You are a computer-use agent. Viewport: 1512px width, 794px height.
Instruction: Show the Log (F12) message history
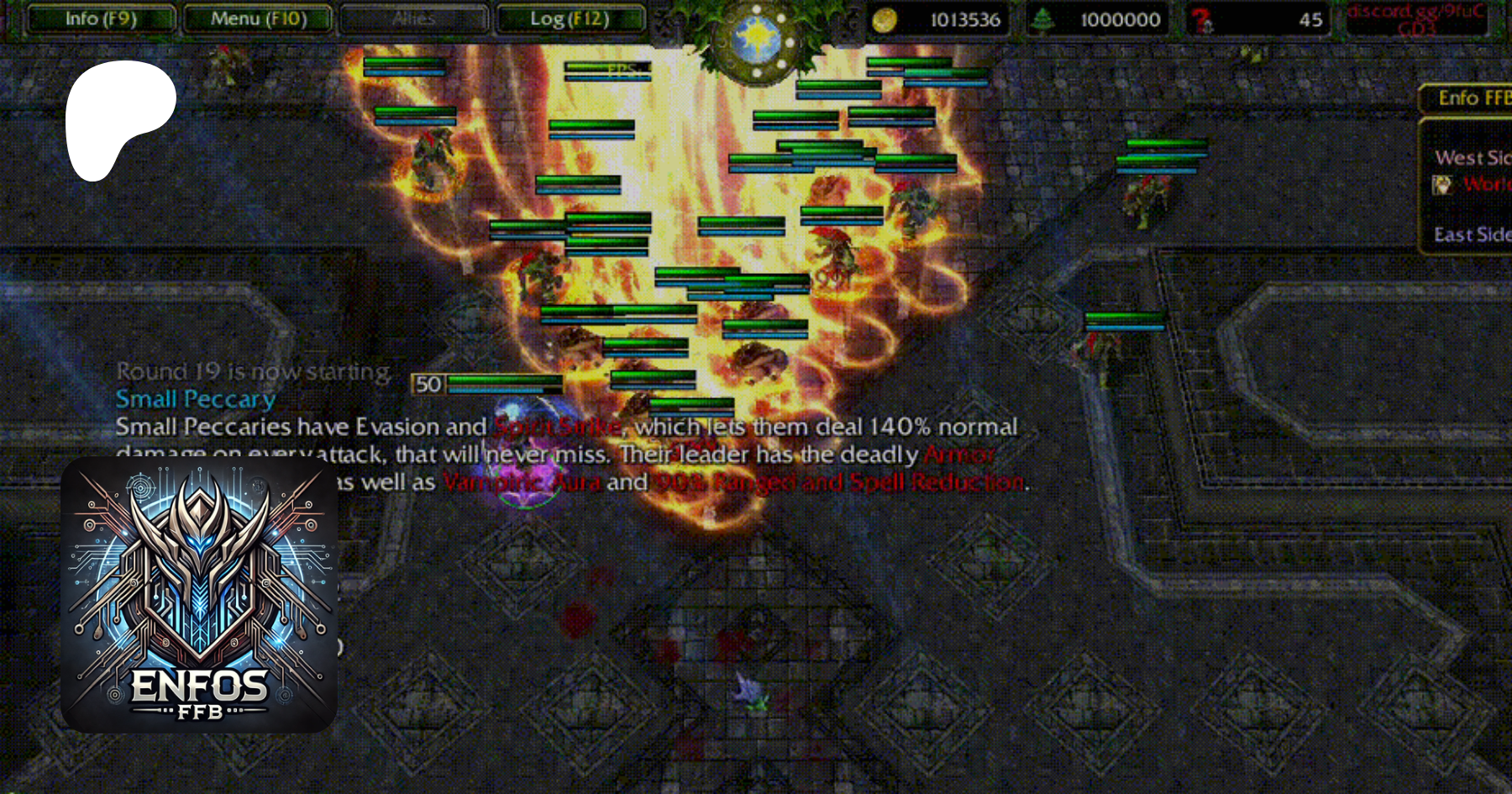click(x=570, y=18)
